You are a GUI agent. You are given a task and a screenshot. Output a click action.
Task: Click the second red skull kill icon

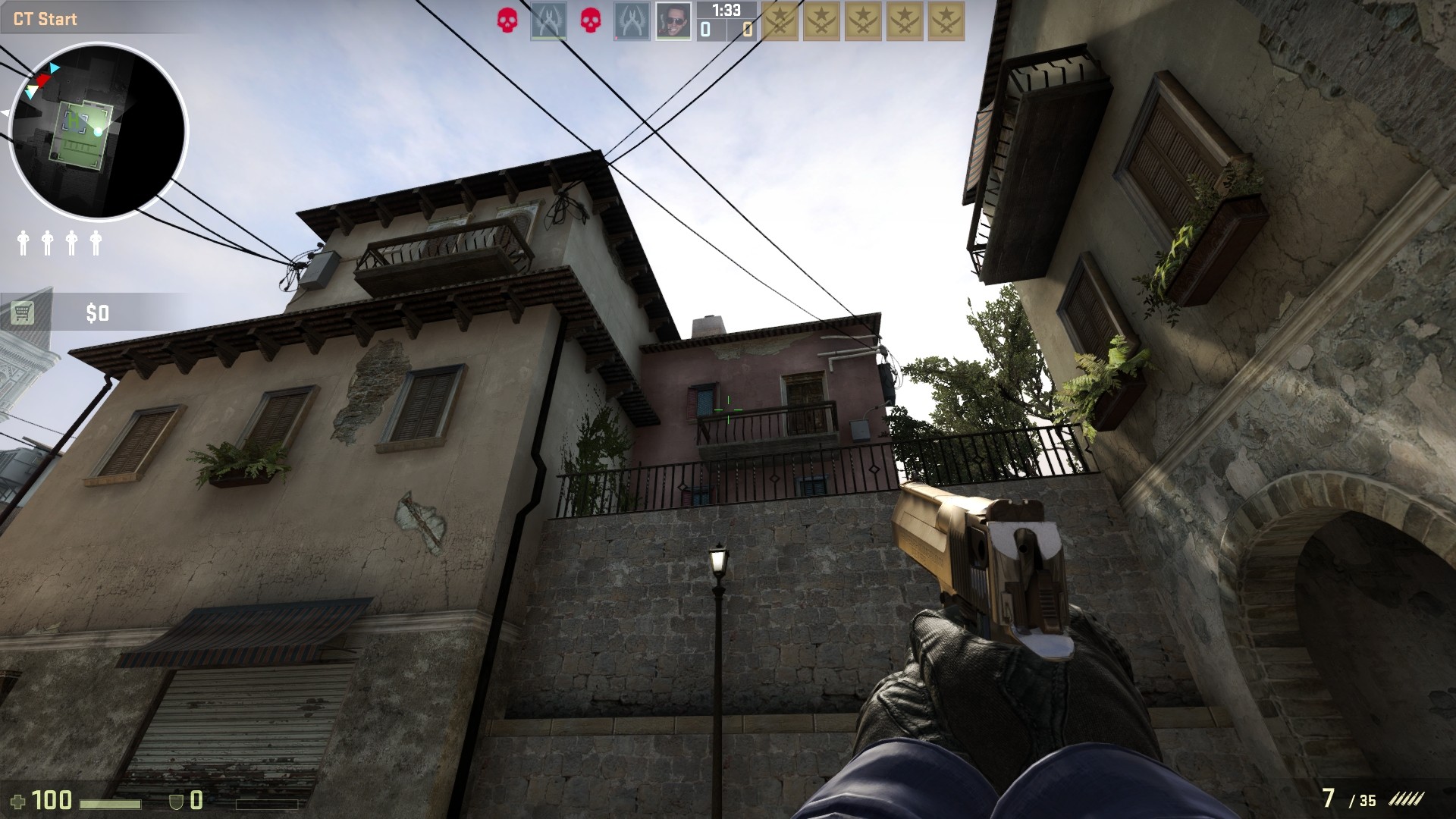tap(590, 20)
